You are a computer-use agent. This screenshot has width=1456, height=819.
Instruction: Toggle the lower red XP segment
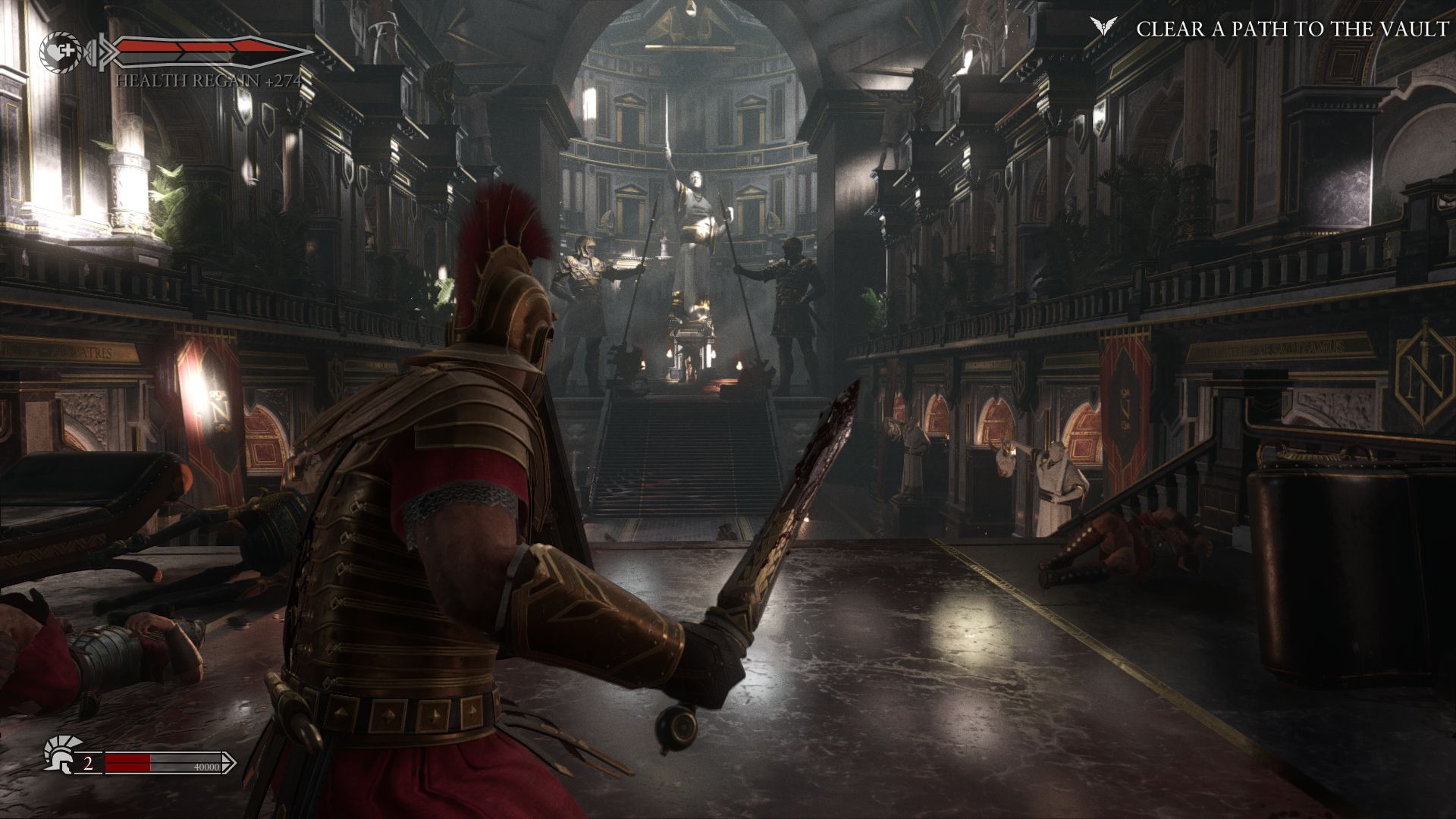tap(127, 767)
